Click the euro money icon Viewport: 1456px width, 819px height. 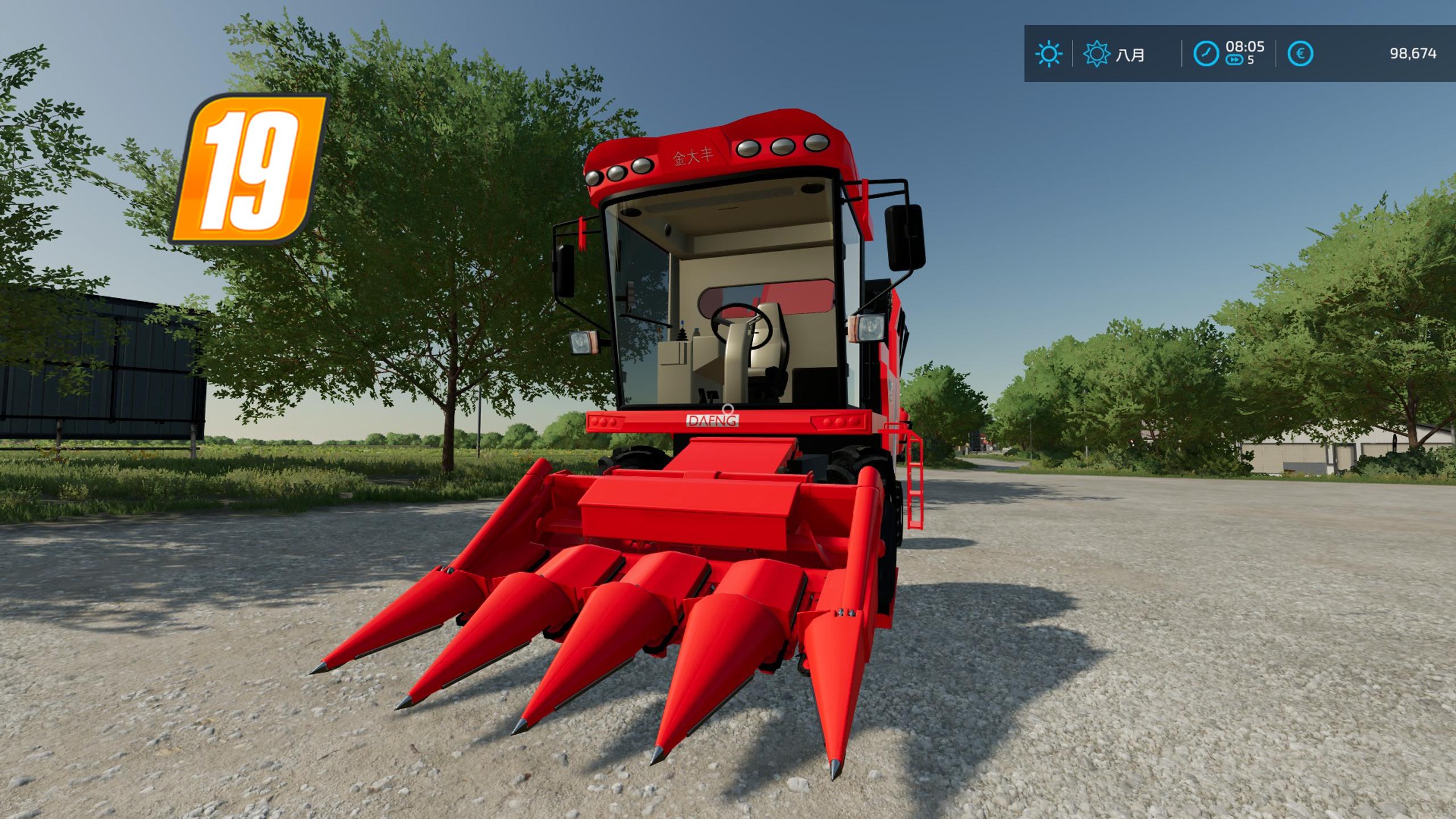(1300, 54)
